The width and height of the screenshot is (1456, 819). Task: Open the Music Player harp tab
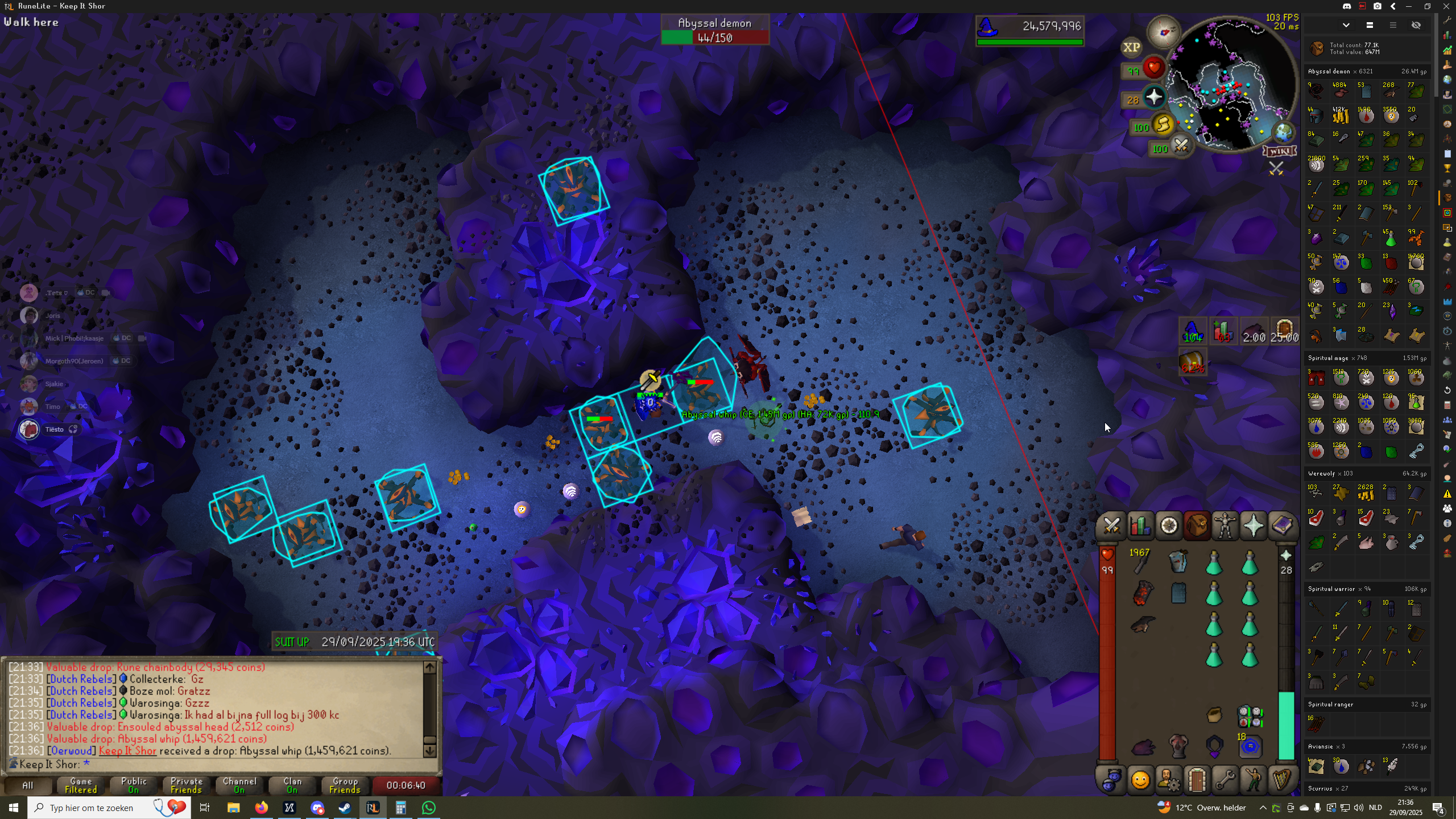click(x=1281, y=780)
